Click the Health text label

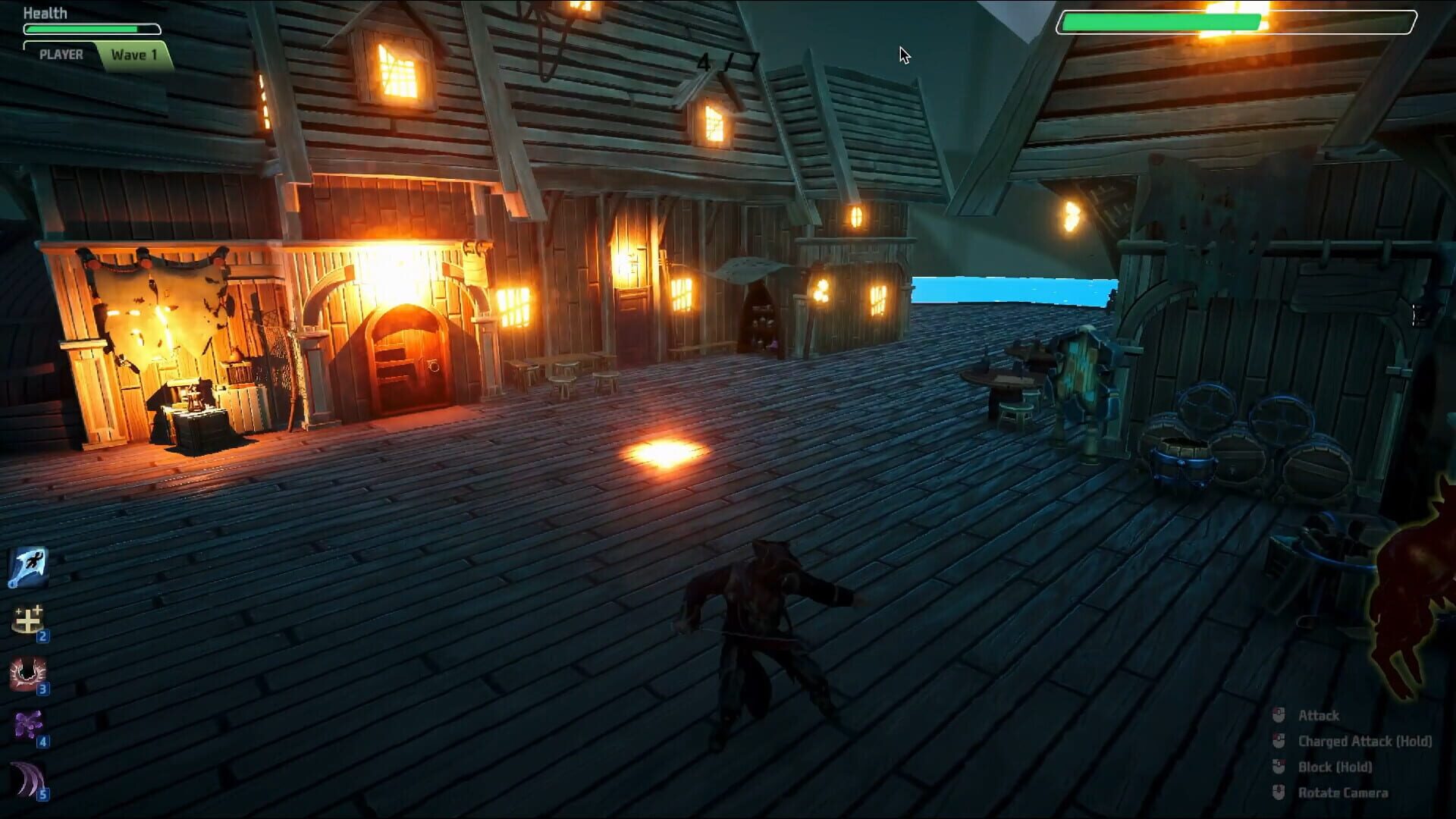pos(44,12)
